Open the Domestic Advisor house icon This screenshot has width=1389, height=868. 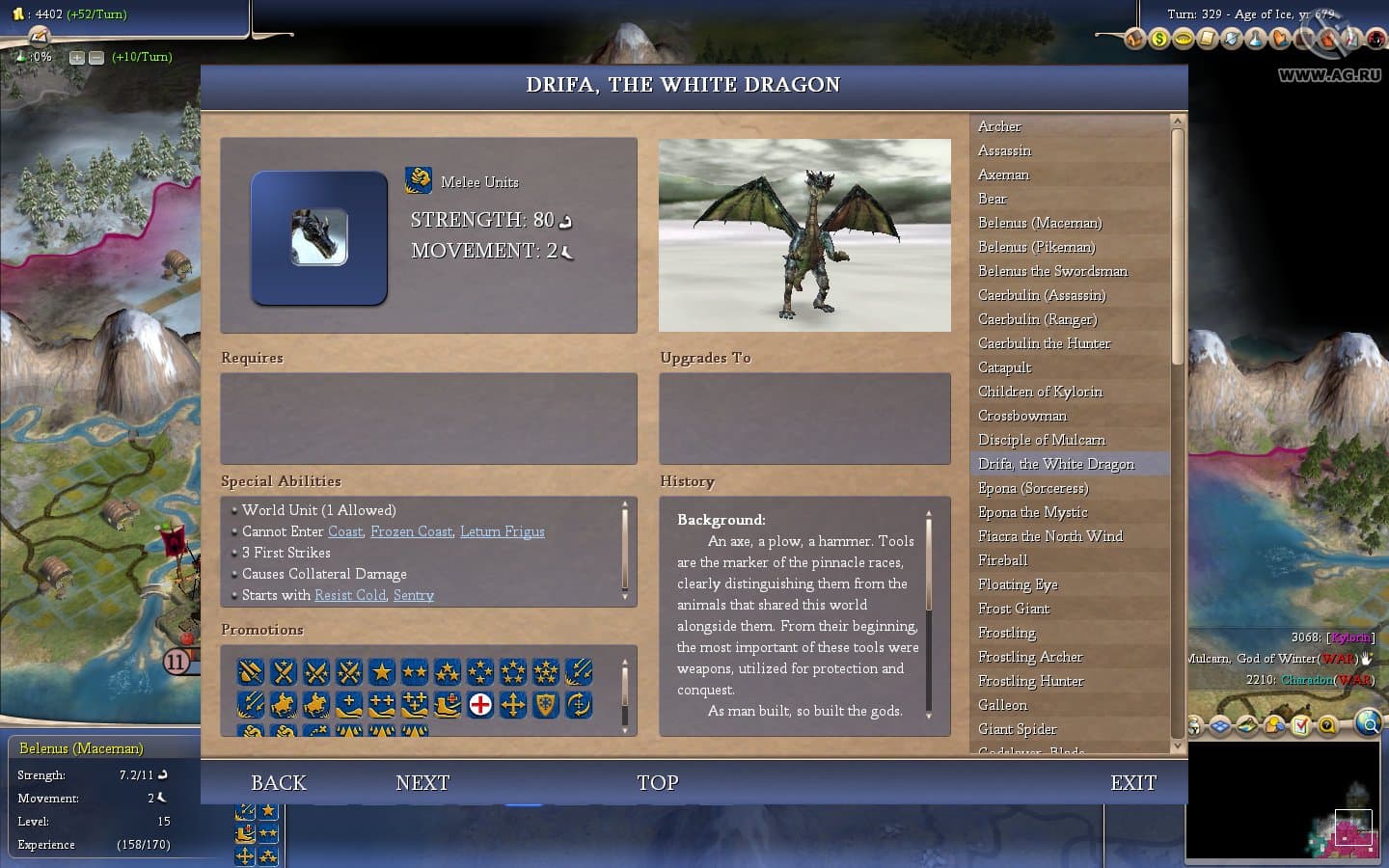point(1134,39)
